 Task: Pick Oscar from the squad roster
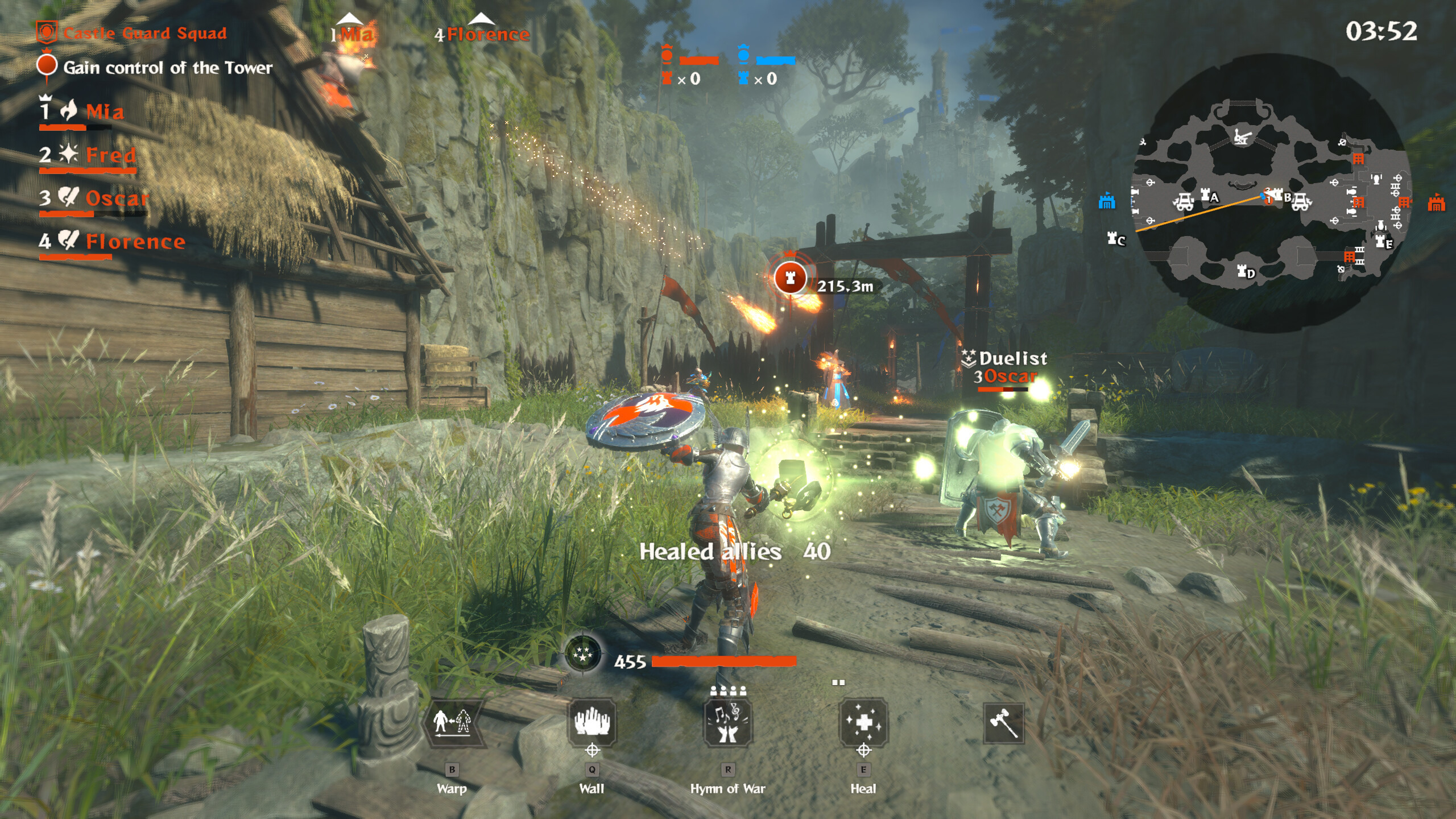tap(117, 198)
